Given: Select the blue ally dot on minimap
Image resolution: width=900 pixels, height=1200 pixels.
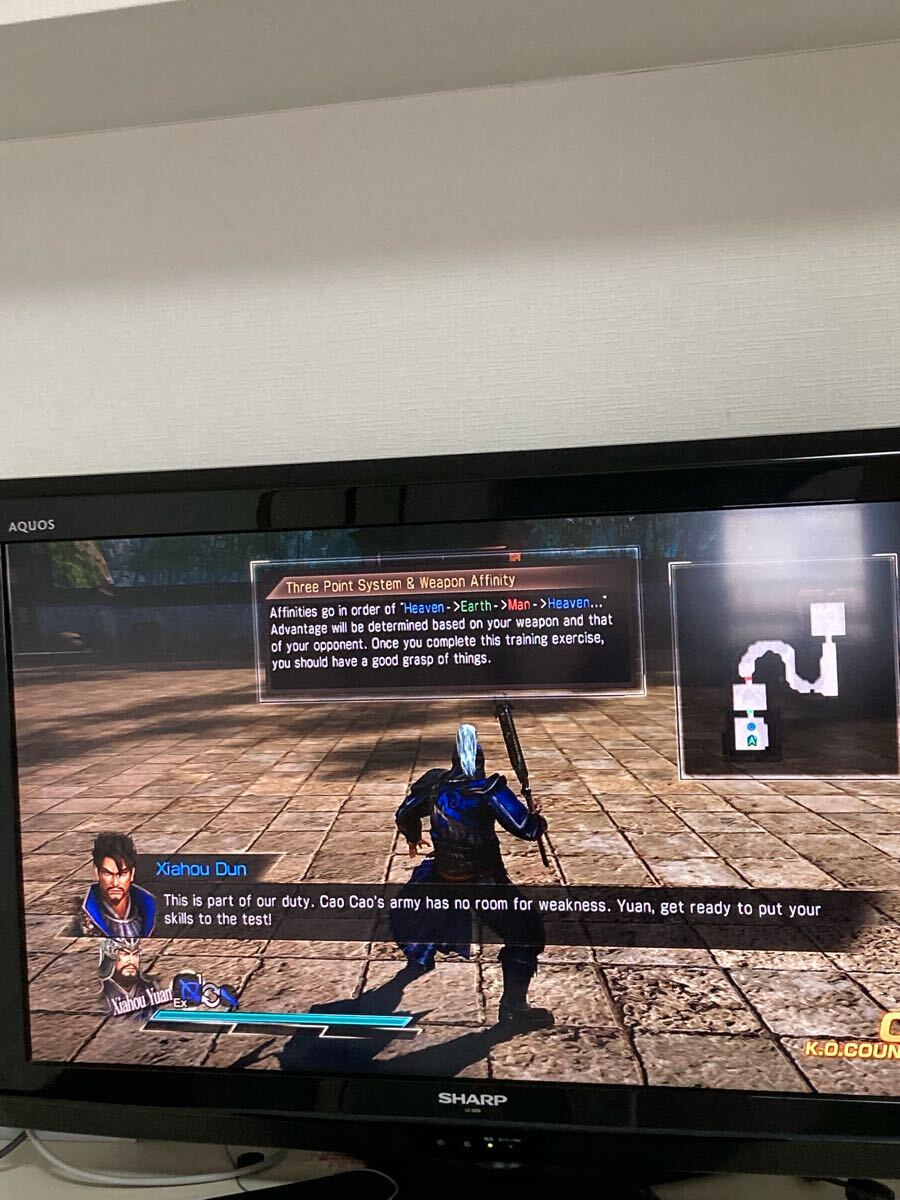Looking at the screenshot, I should [750, 724].
